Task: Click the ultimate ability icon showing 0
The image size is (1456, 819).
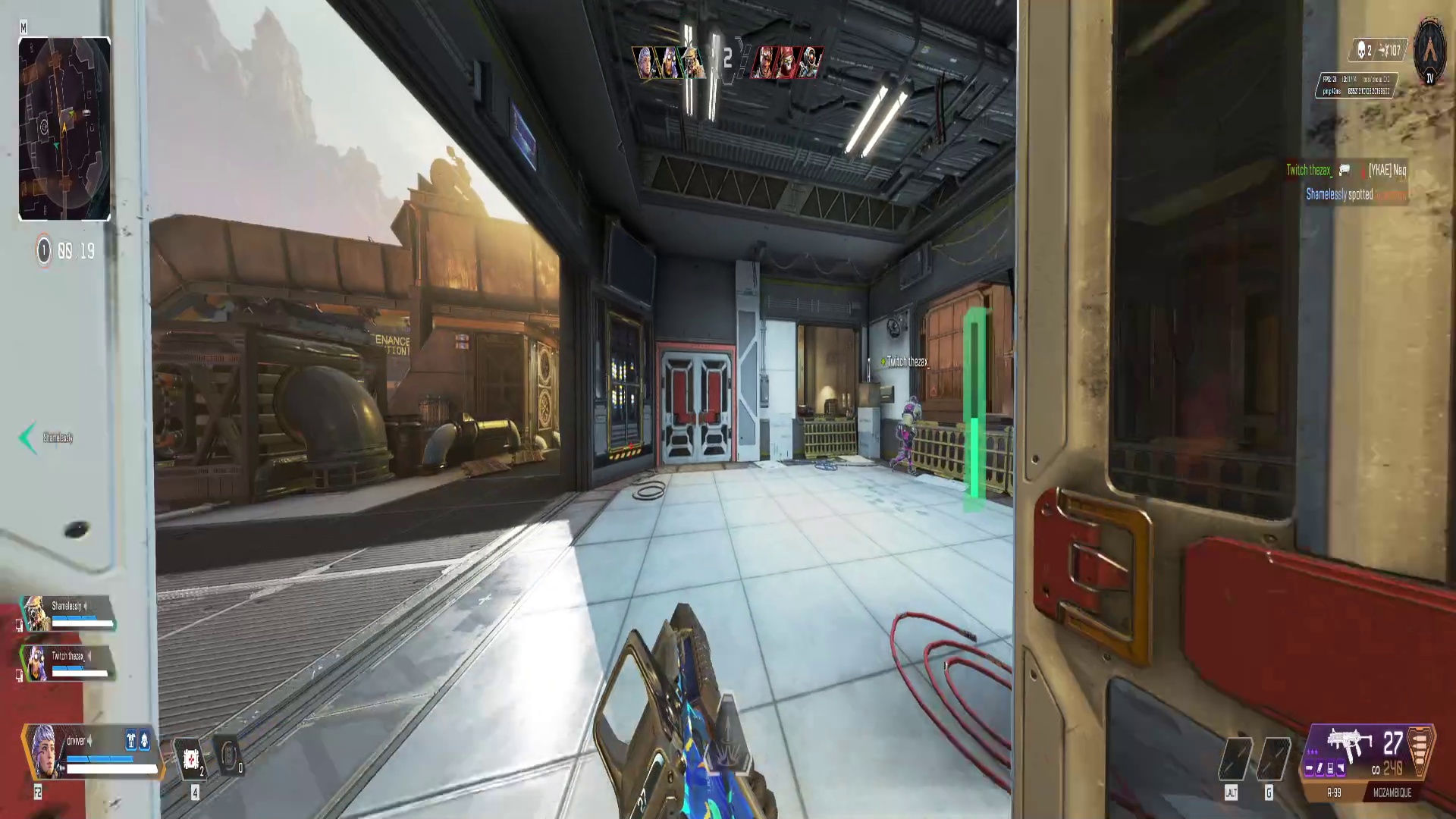Action: 229,757
